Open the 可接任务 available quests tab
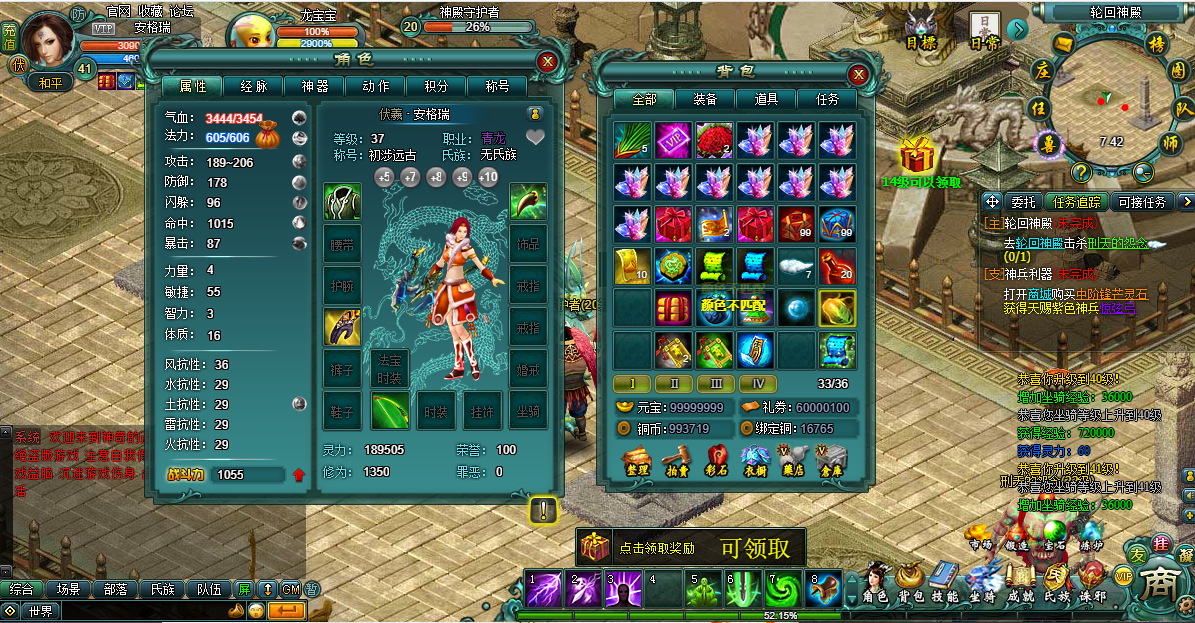The width and height of the screenshot is (1195, 623). point(1142,202)
